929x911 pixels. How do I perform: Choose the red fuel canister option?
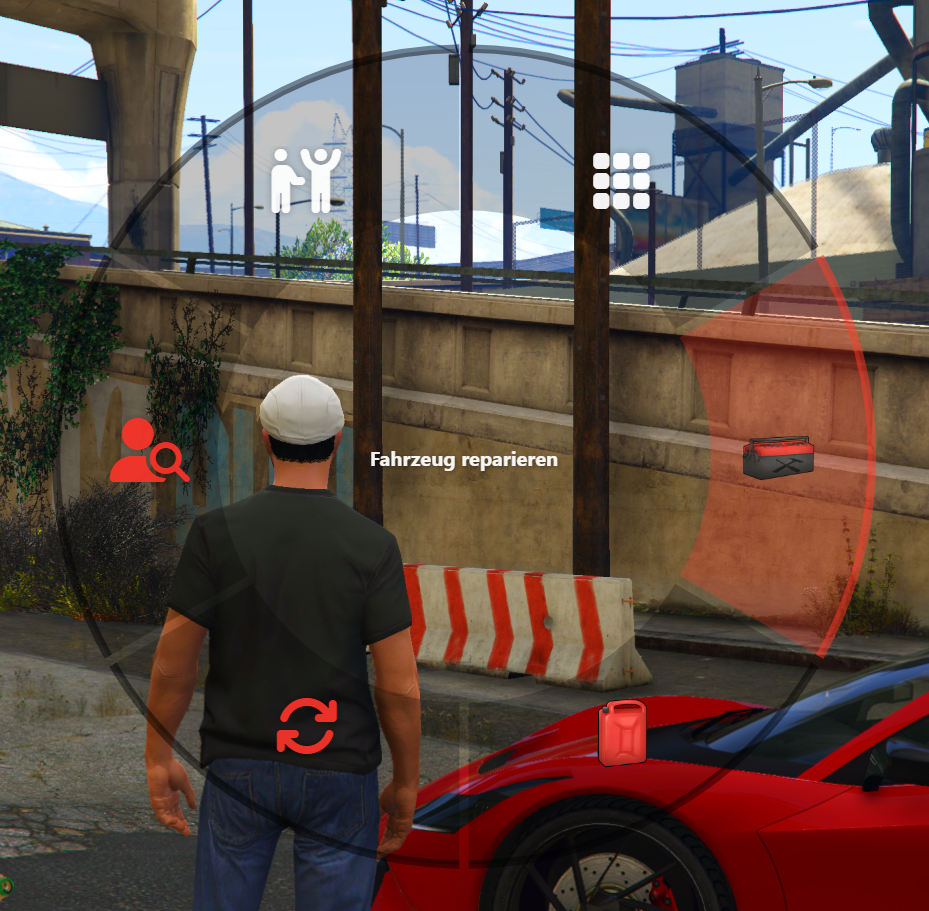[622, 733]
